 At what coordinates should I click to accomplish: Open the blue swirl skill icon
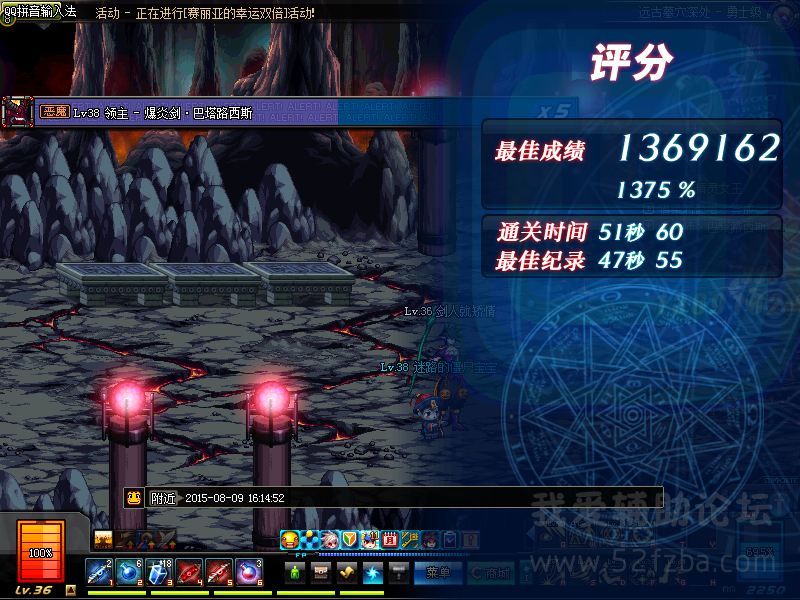point(373,573)
